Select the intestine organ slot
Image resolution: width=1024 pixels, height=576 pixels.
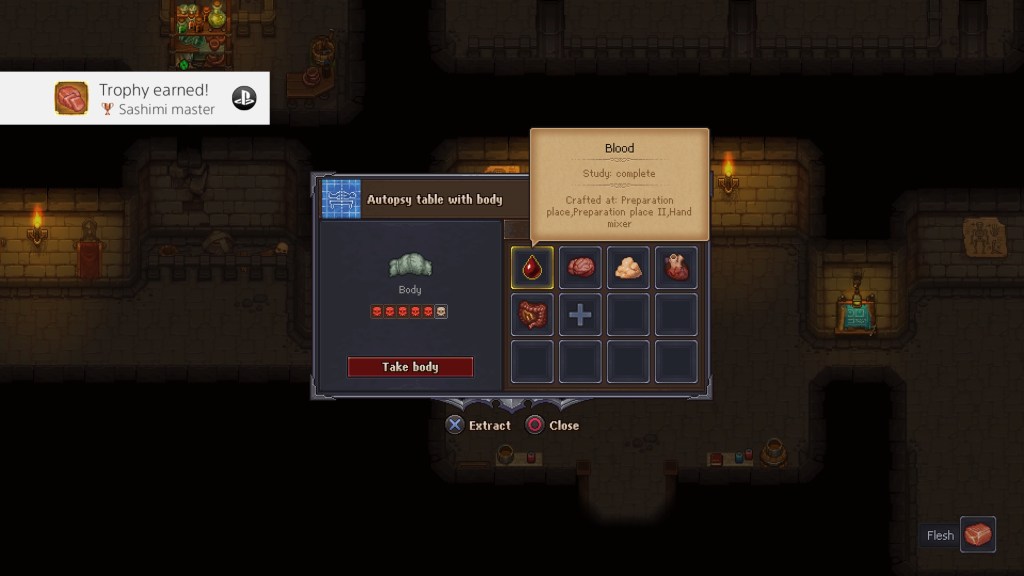click(x=532, y=315)
